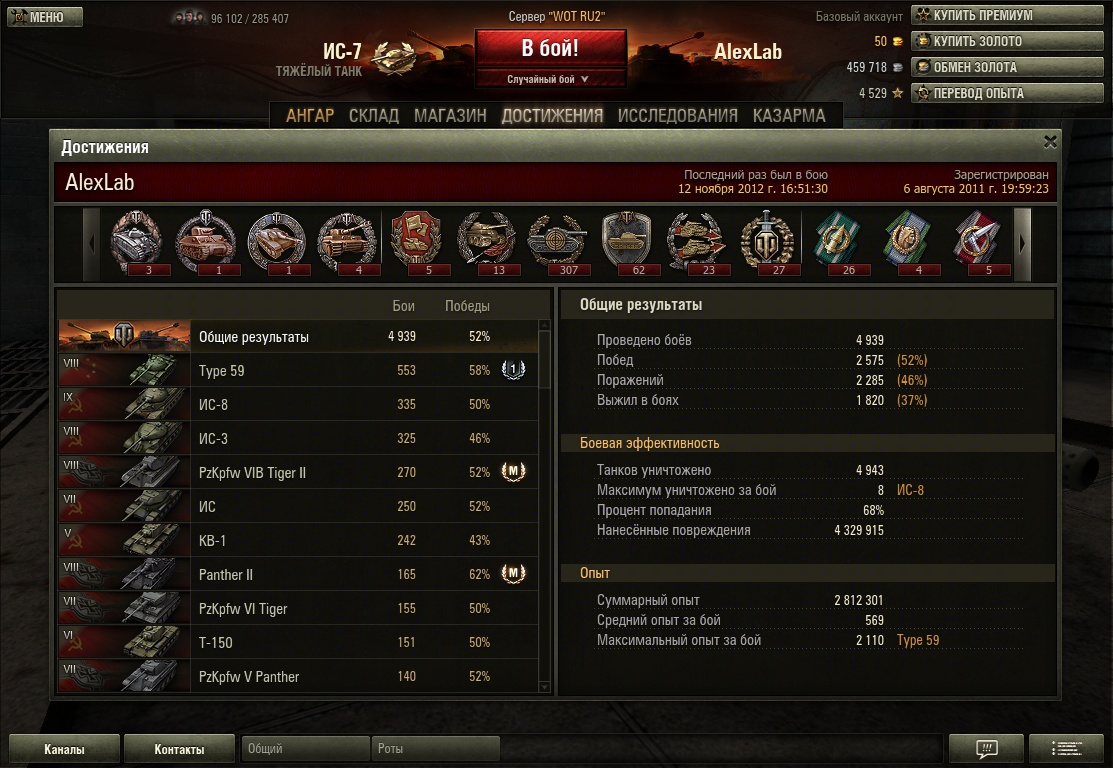This screenshot has width=1113, height=768.
Task: Click Купить золото button
Action: click(972, 41)
